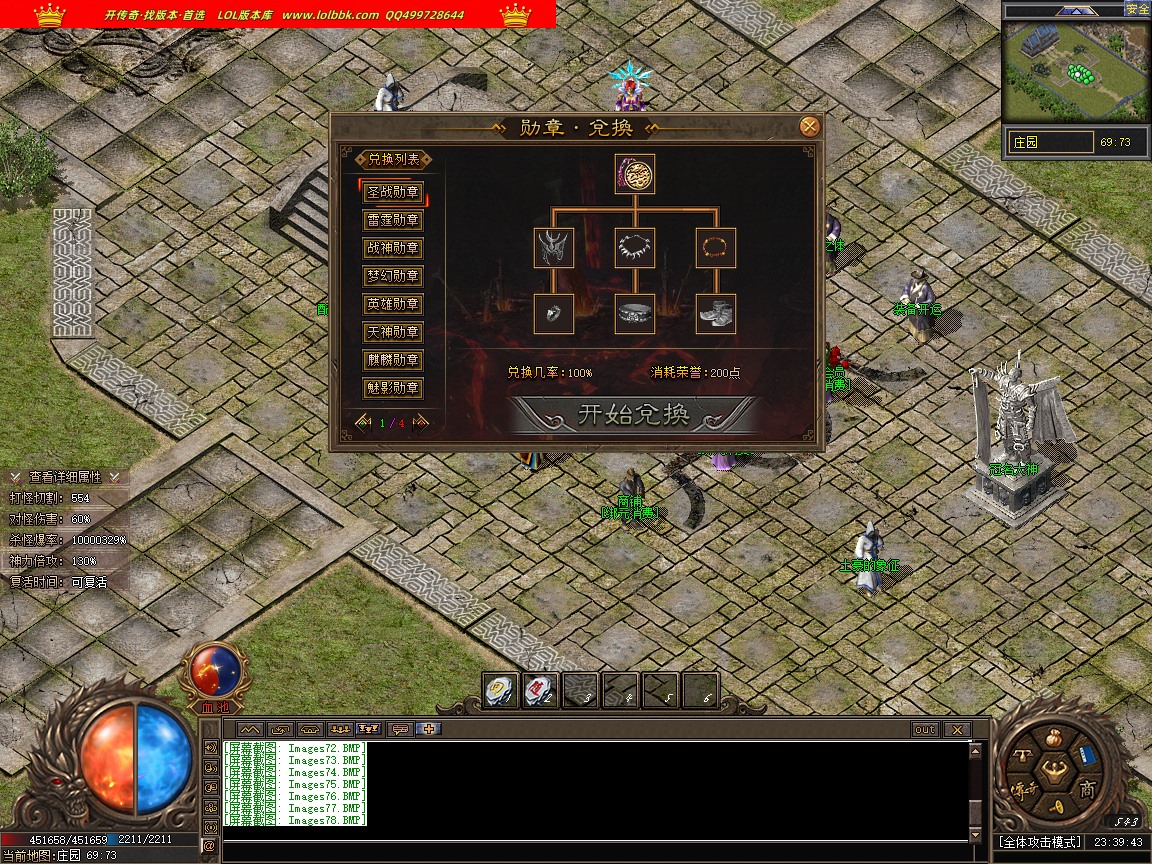Use the first hotbar slot item
Screen dimensions: 1152x864
point(501,690)
